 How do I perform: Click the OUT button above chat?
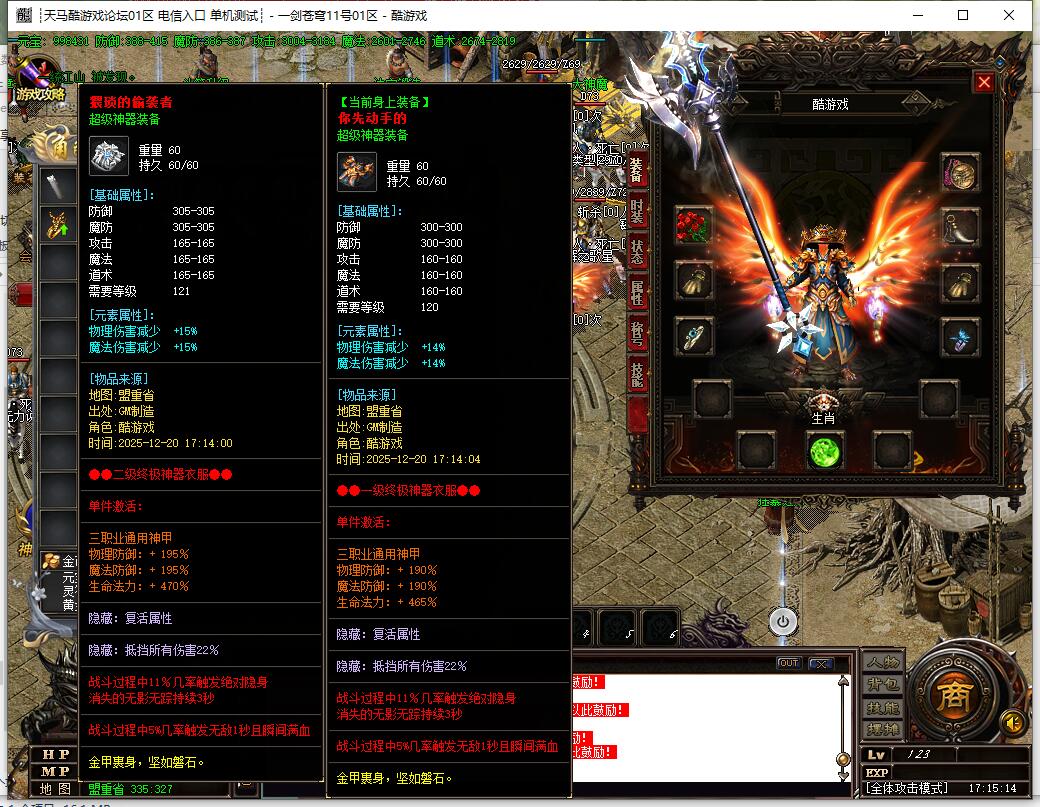(789, 663)
